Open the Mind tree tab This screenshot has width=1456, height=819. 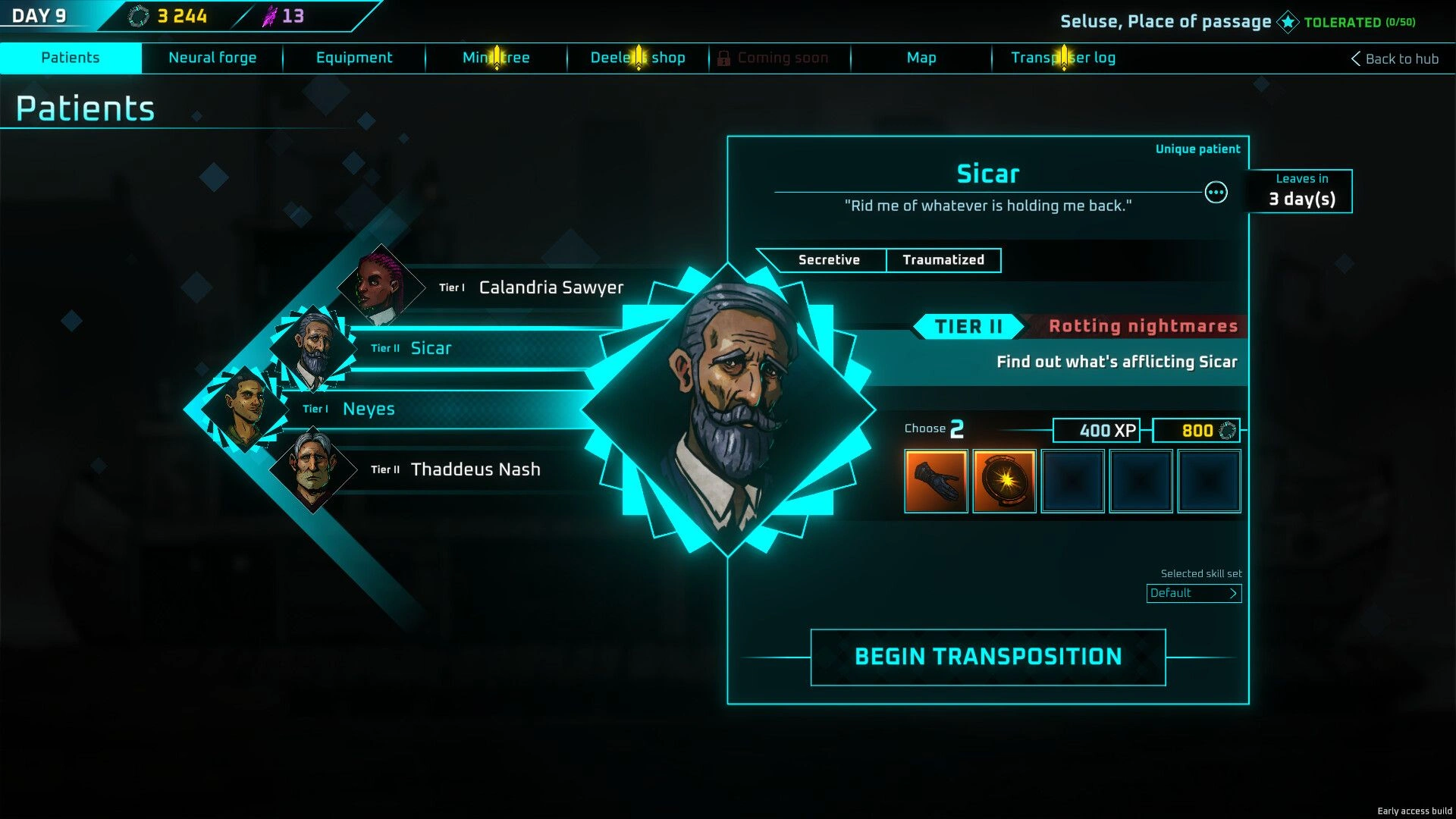pos(496,58)
